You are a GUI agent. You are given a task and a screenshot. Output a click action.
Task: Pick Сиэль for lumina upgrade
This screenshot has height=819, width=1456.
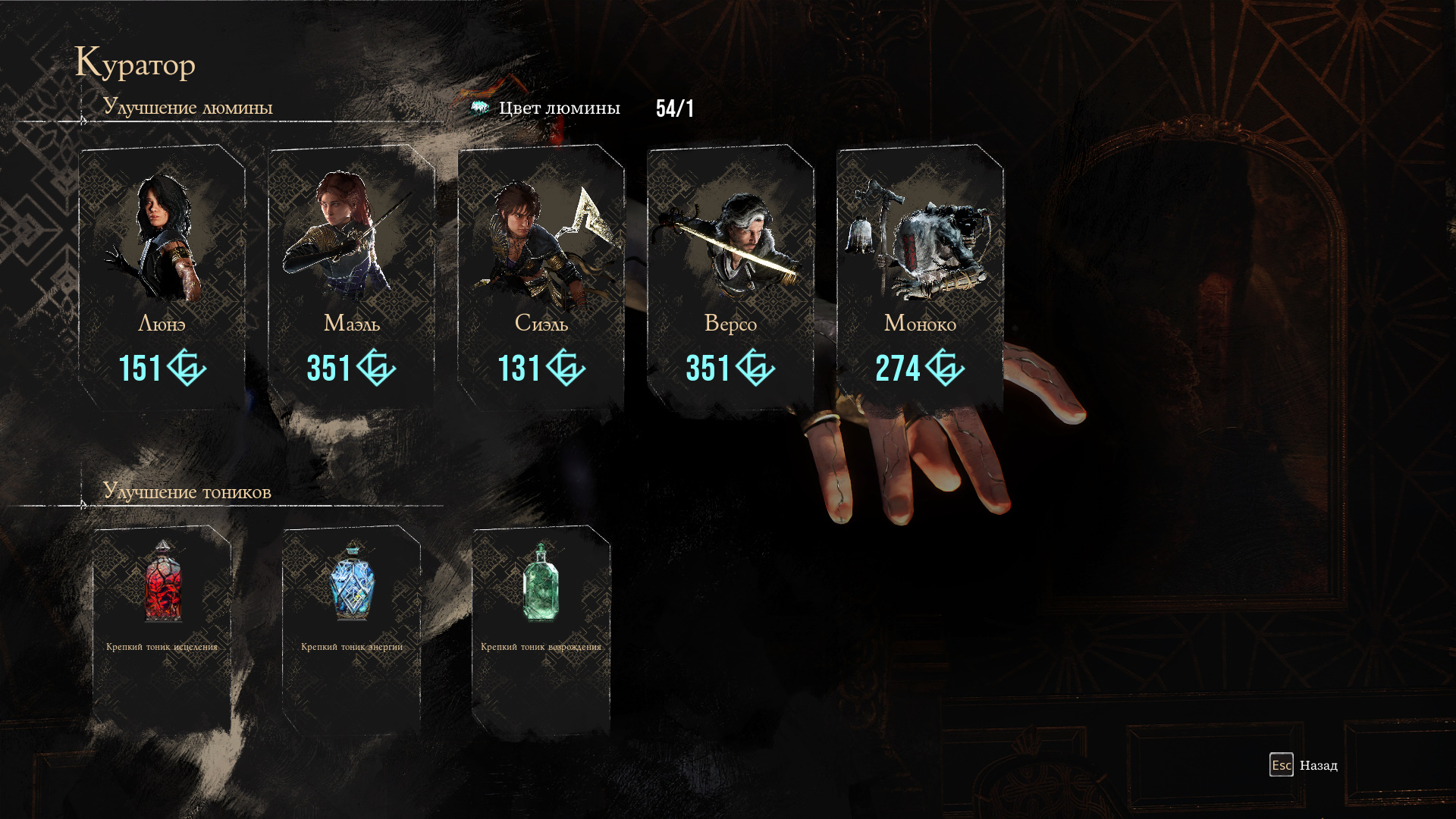point(541,277)
